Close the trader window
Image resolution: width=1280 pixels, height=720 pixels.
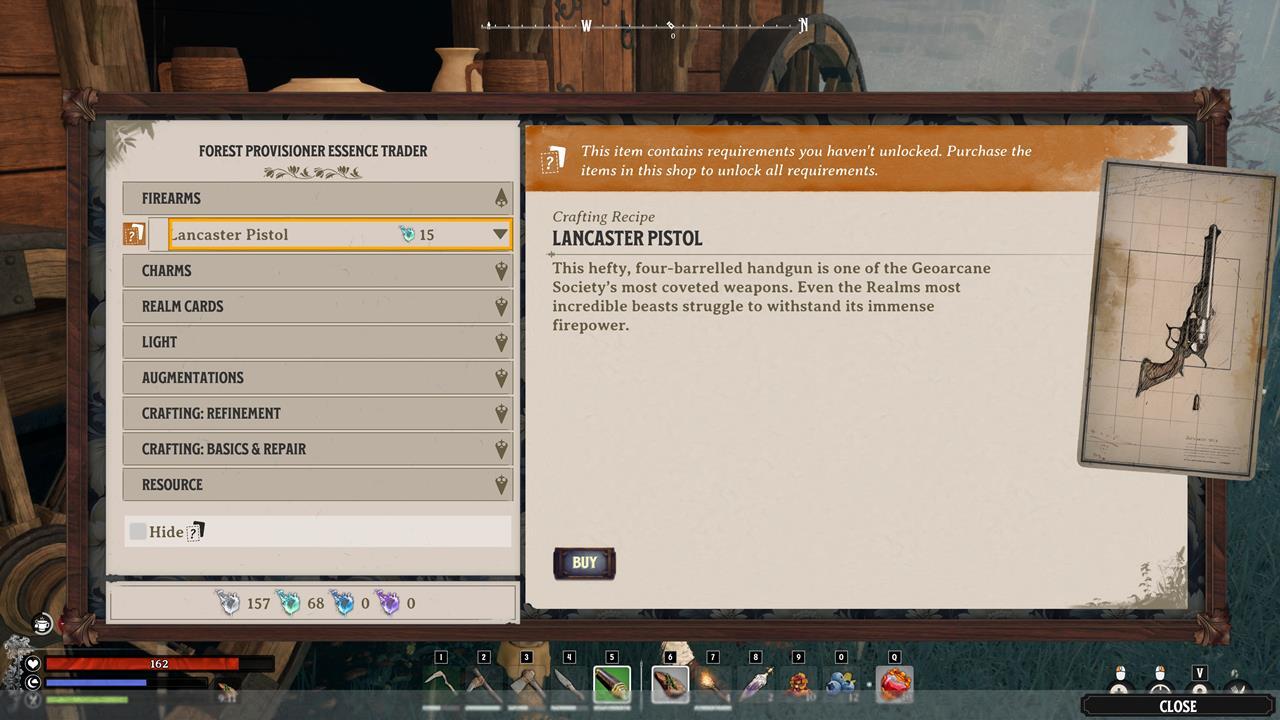(x=1177, y=706)
